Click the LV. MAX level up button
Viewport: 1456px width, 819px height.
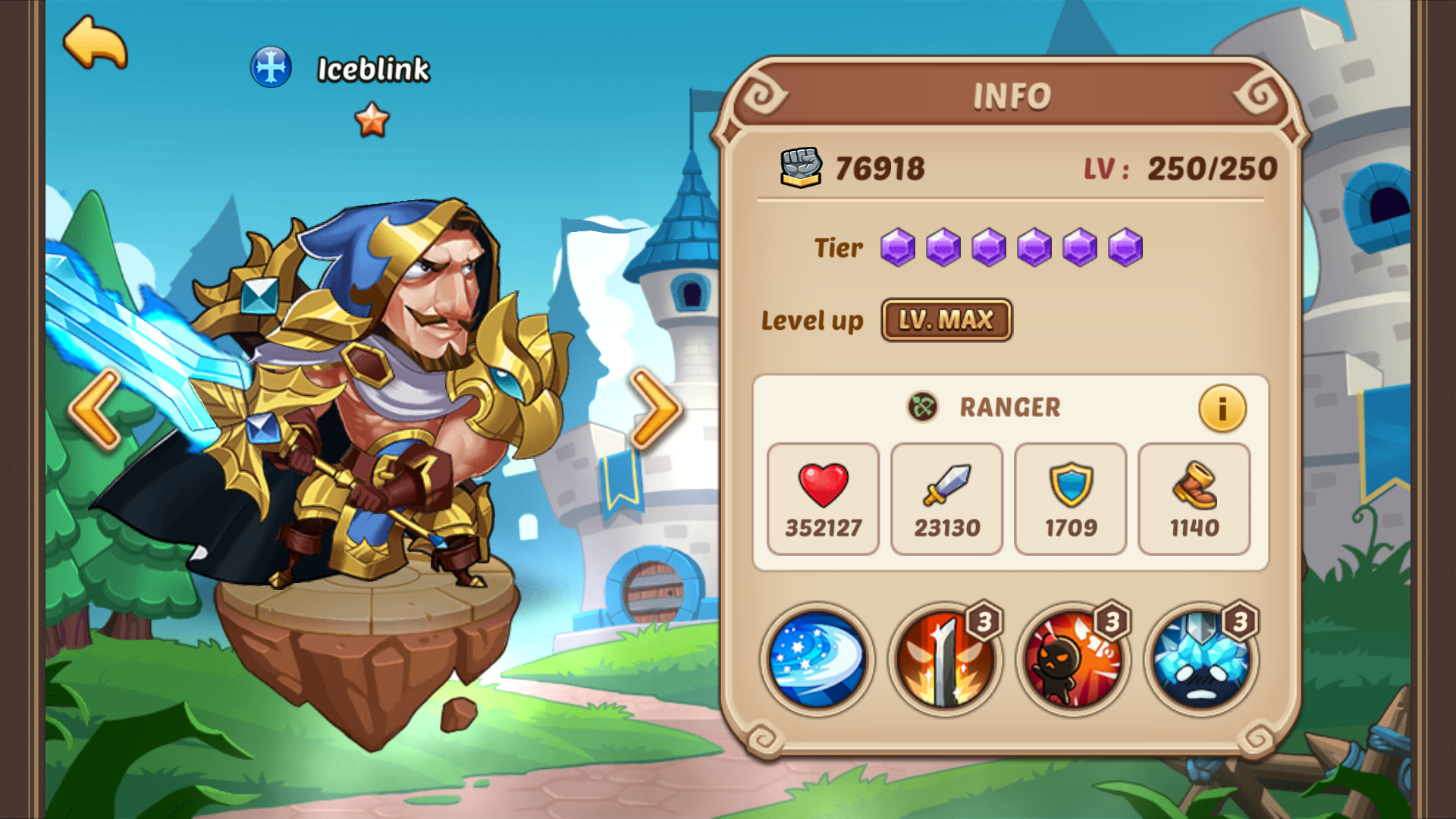tap(946, 320)
